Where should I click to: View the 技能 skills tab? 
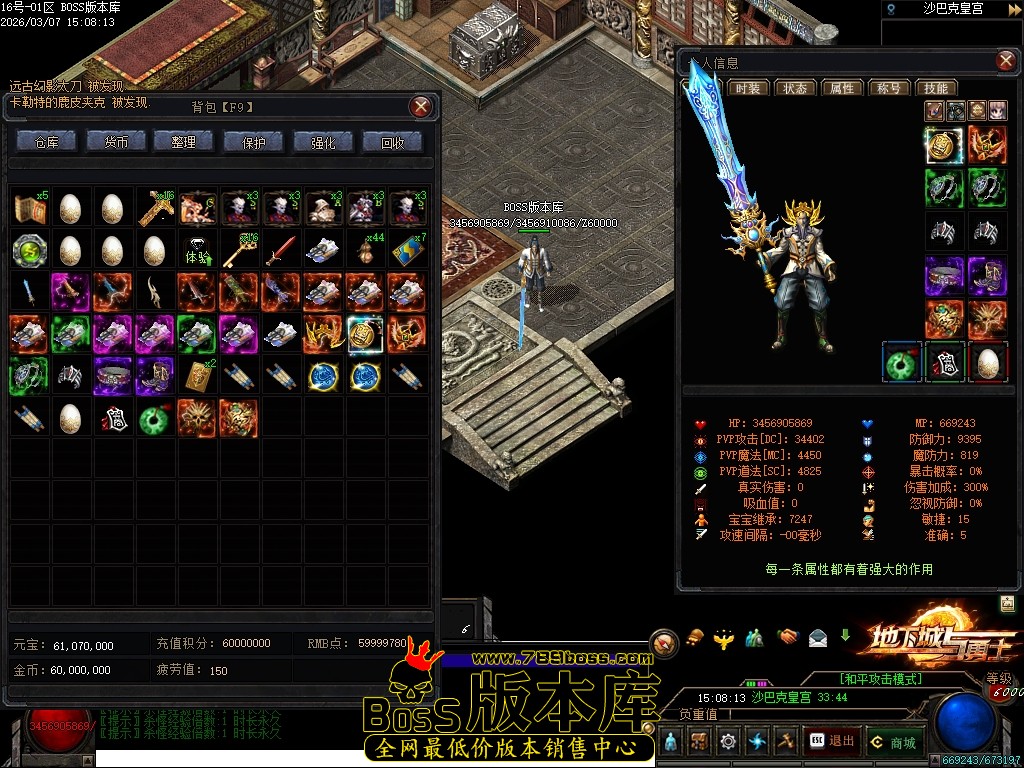tap(936, 88)
